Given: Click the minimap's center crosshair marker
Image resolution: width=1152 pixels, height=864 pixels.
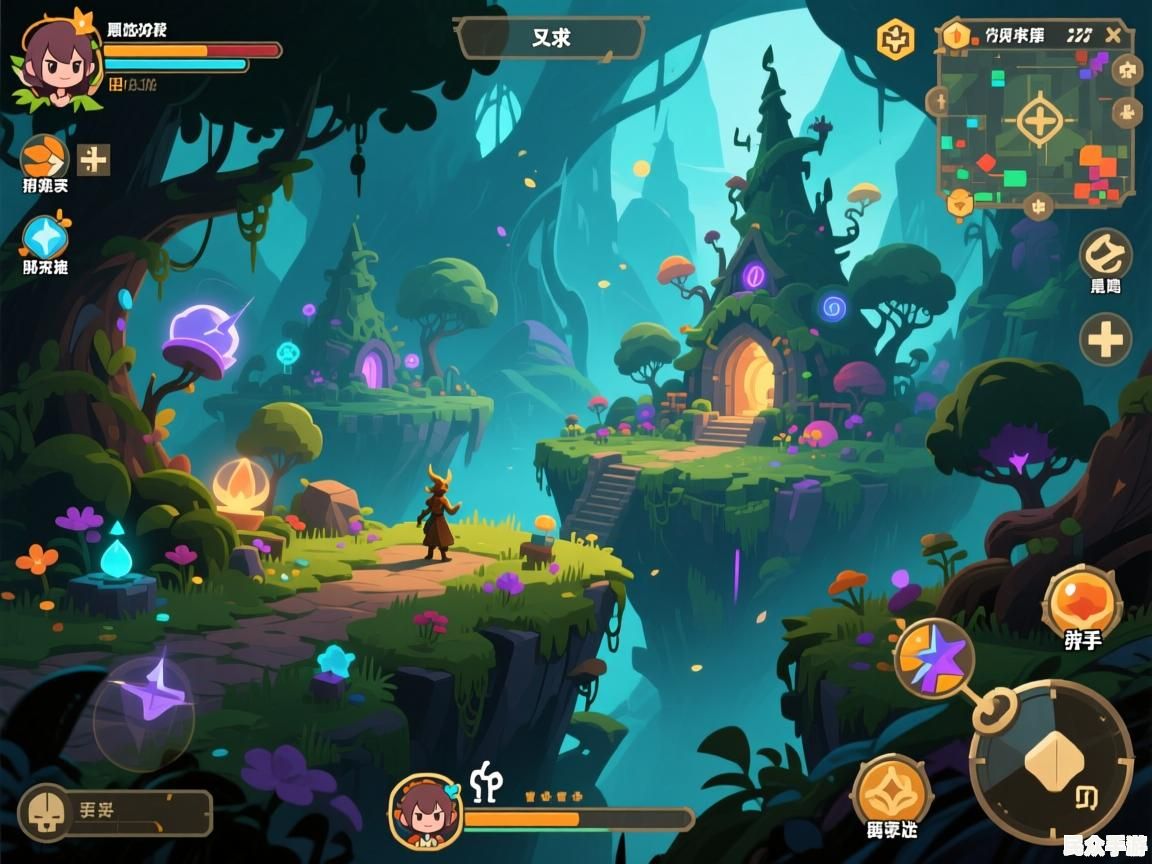Looking at the screenshot, I should click(1040, 122).
